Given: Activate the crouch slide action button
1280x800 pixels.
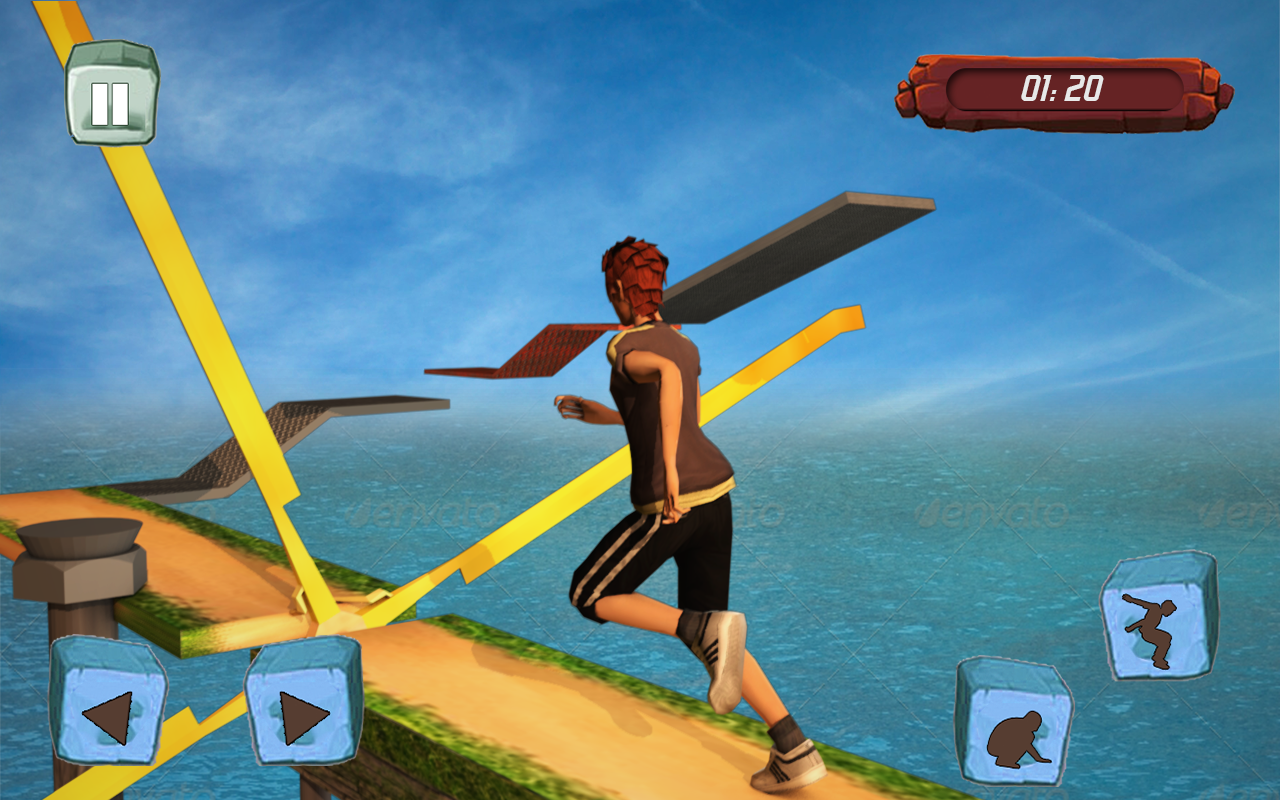Looking at the screenshot, I should pos(1014,722).
